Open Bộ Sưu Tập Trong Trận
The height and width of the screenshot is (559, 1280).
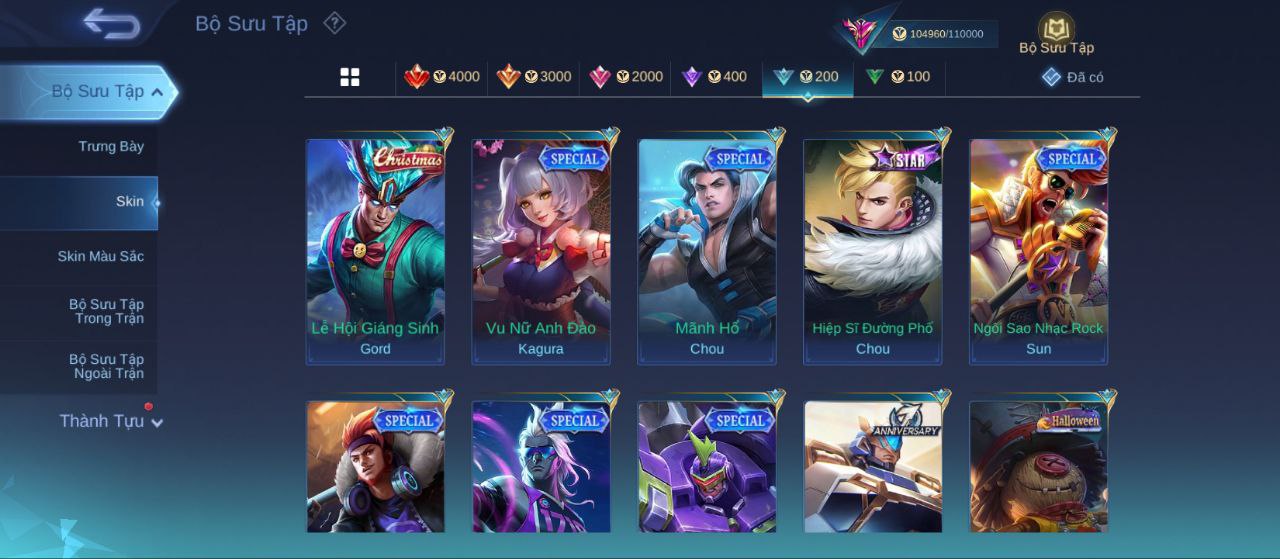pos(106,312)
